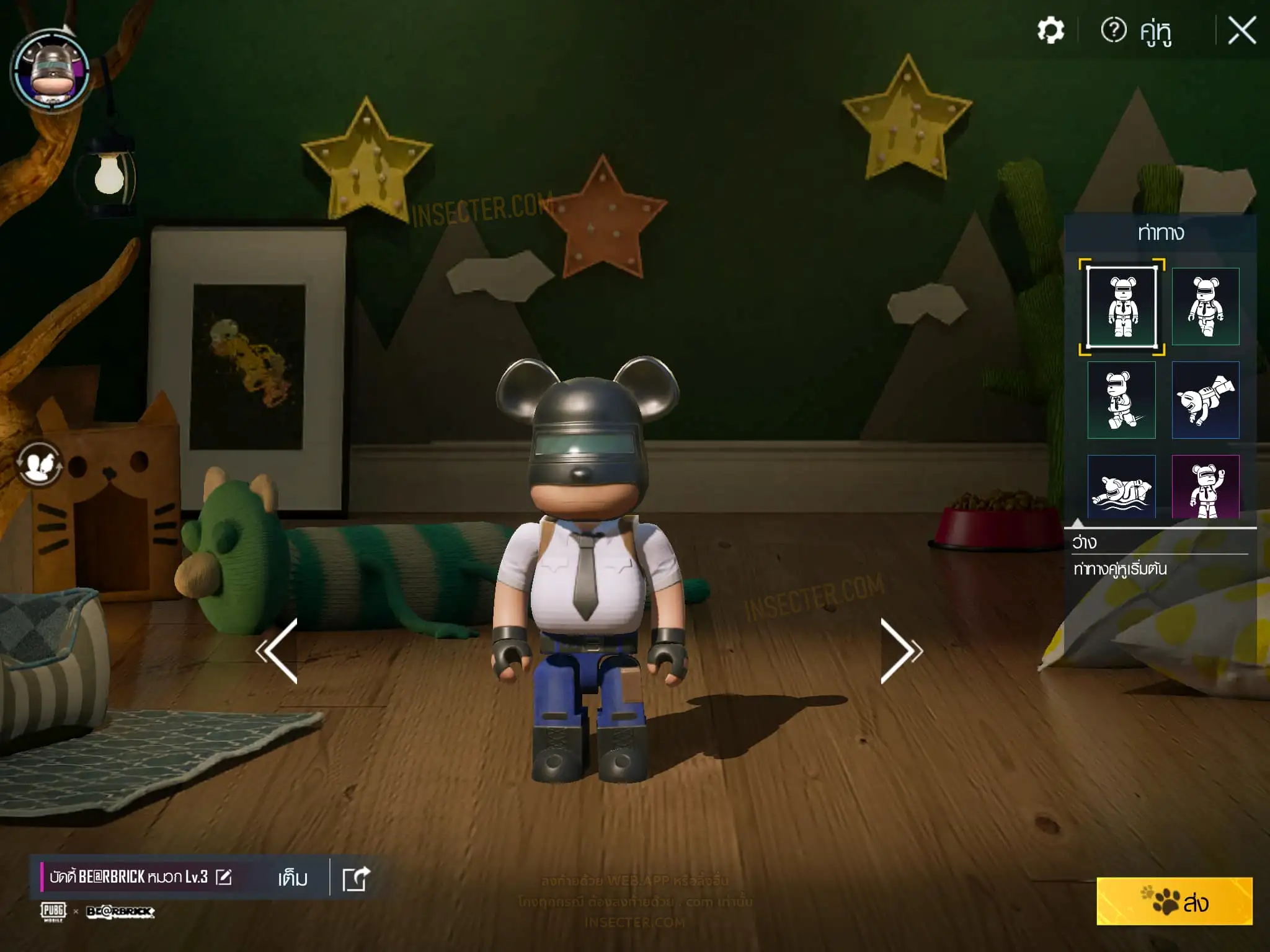
Task: Click the เต็ม status label
Action: pyautogui.click(x=293, y=878)
